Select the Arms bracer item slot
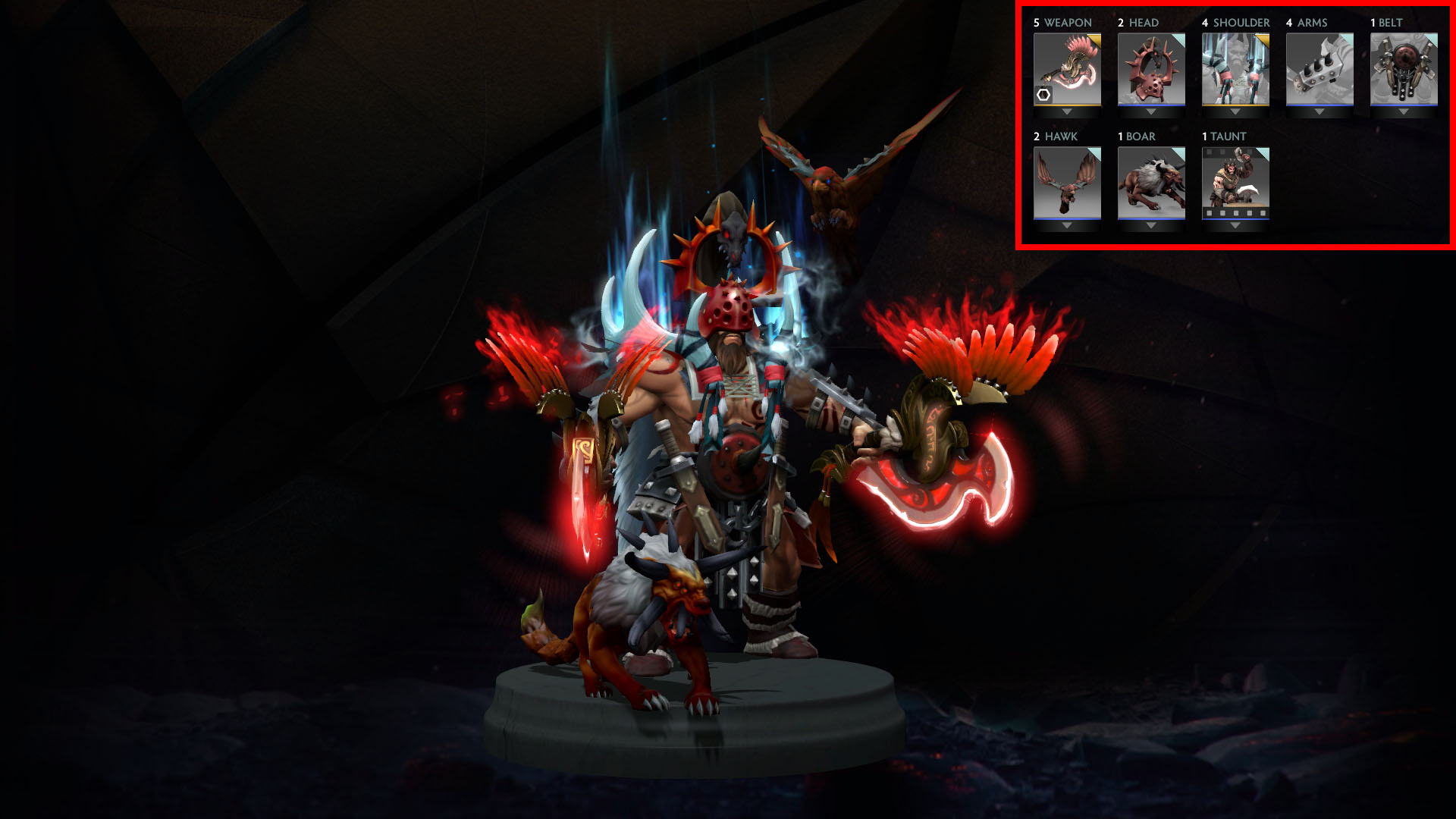The height and width of the screenshot is (819, 1456). 1319,68
